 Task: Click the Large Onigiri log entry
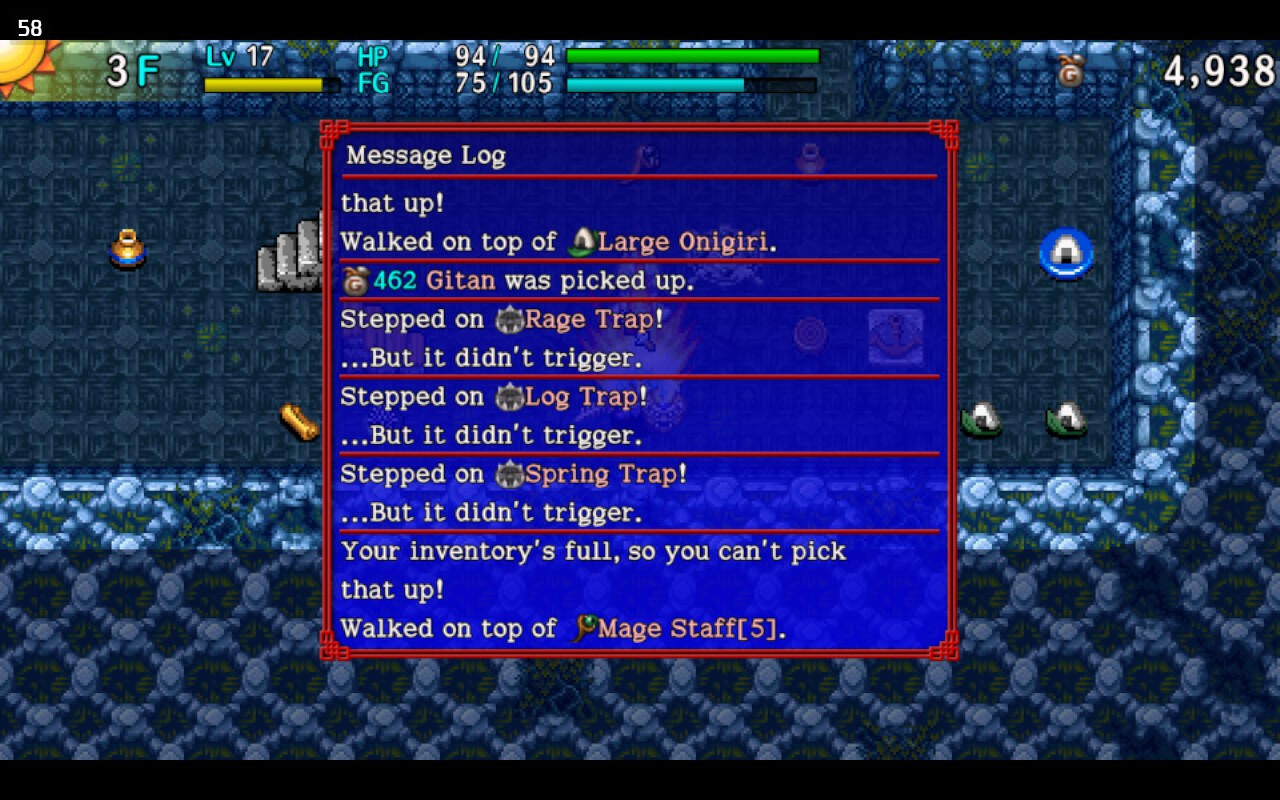(x=558, y=242)
